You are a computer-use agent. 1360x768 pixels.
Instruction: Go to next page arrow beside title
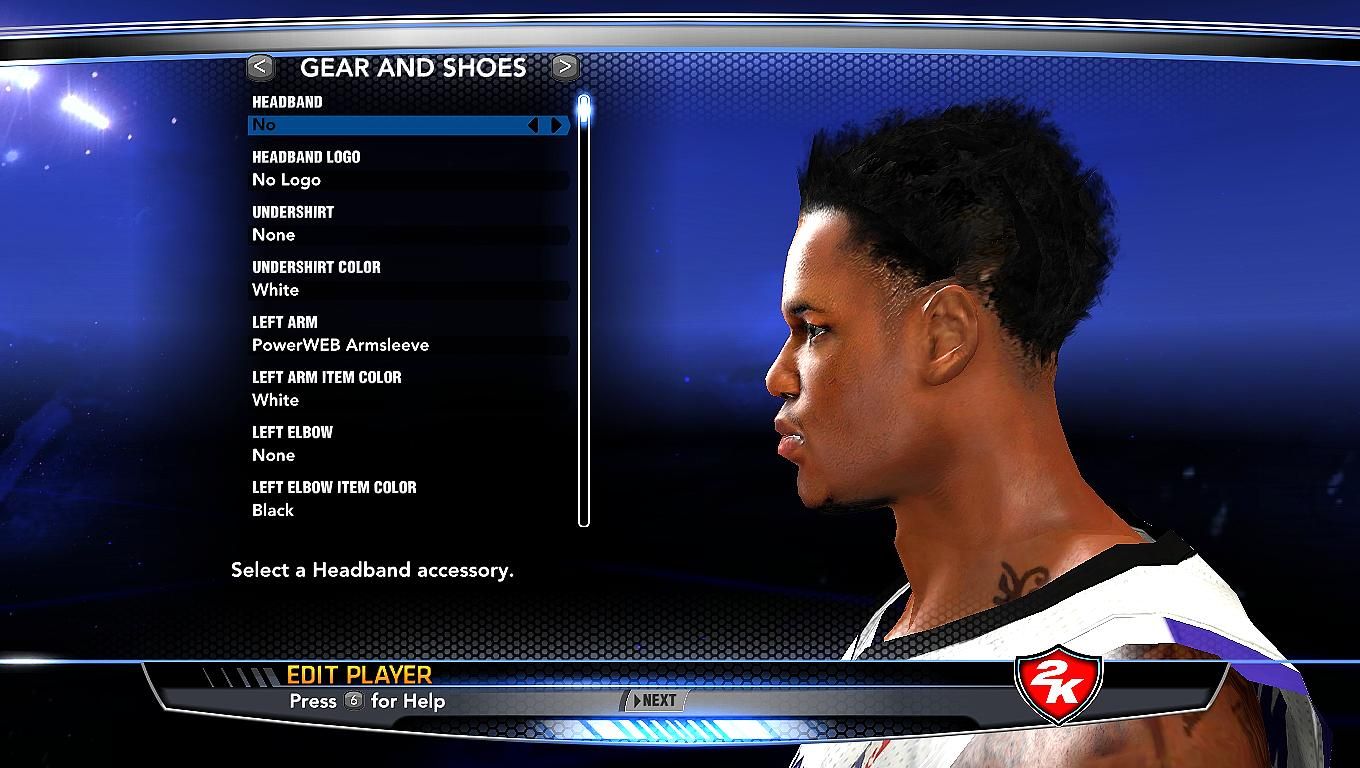(564, 67)
